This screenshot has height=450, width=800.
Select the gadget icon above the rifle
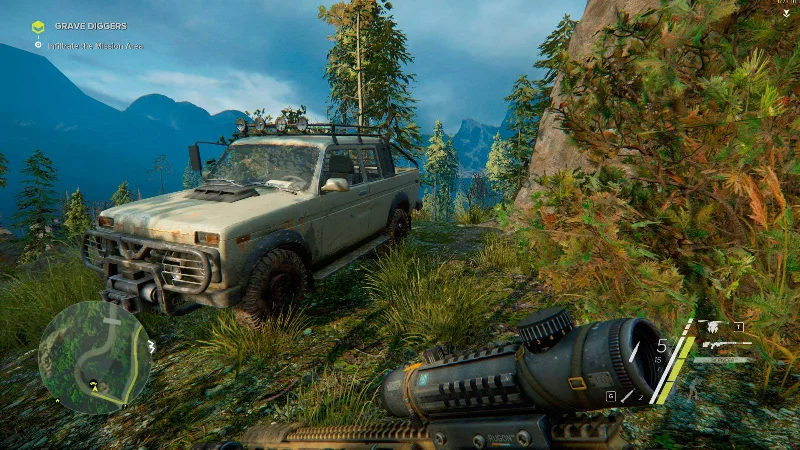pyautogui.click(x=711, y=326)
